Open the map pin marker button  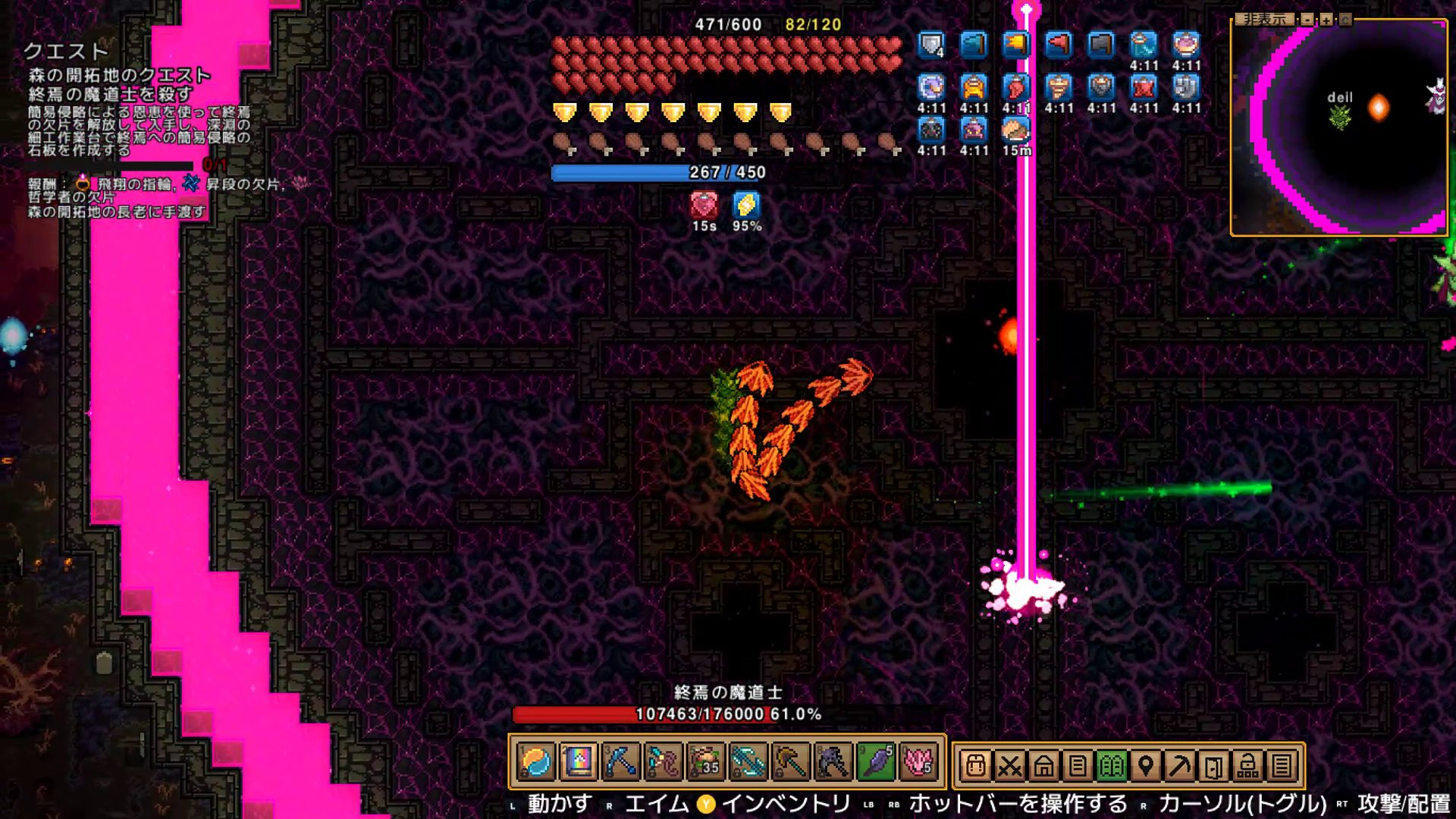click(x=1145, y=766)
